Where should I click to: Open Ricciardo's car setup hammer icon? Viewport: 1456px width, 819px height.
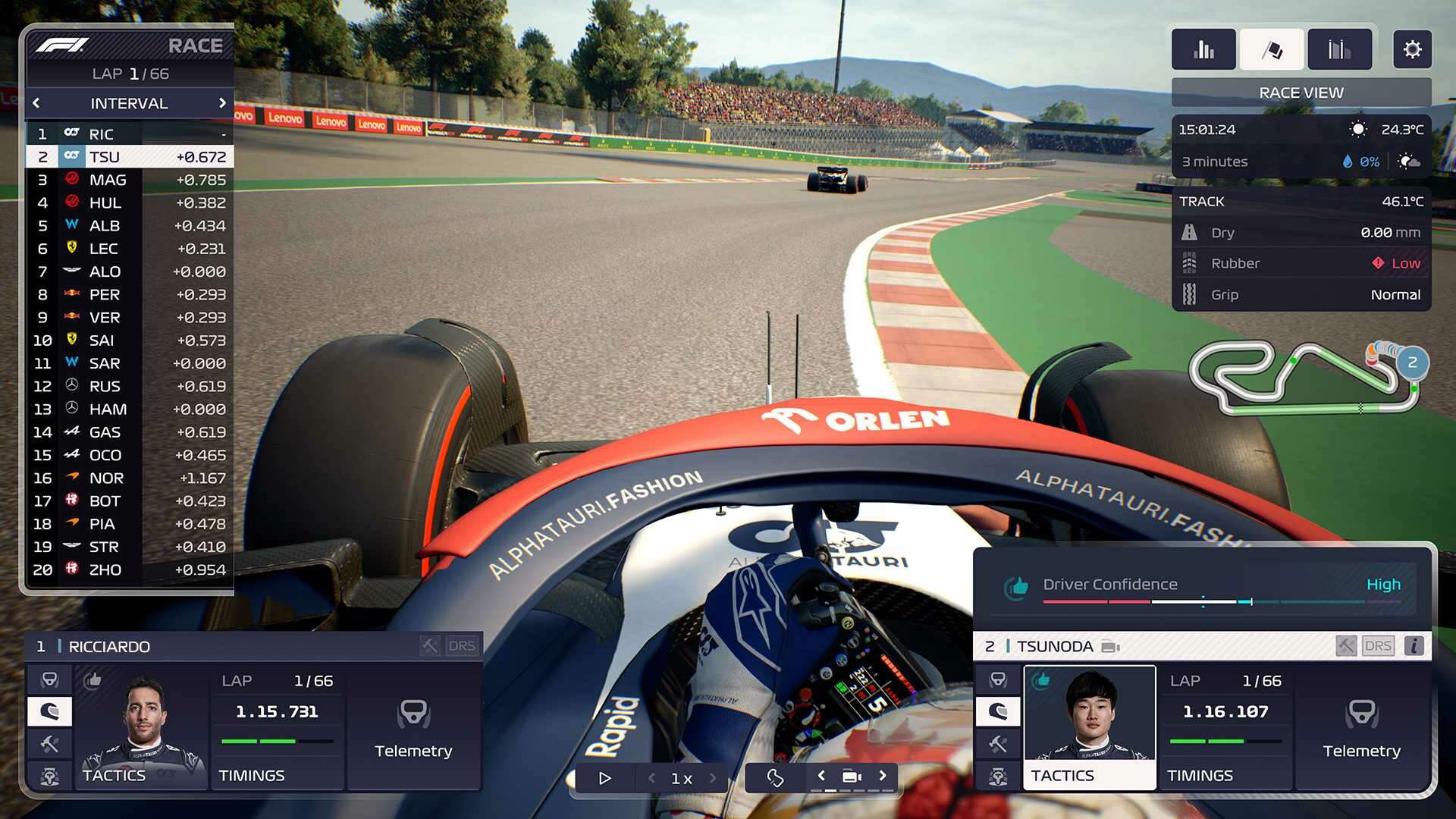49,744
